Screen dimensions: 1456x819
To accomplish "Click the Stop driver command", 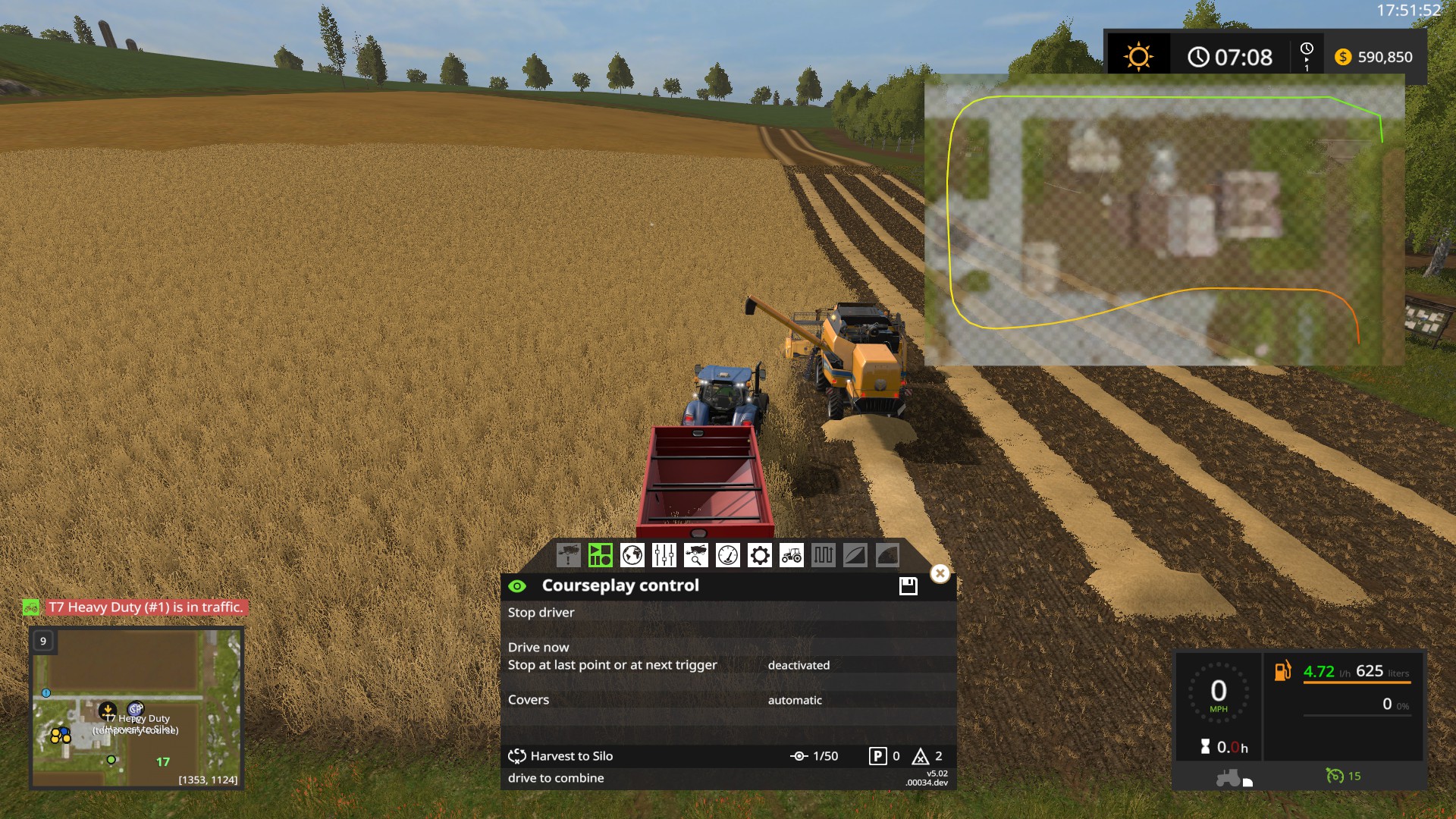I will [x=541, y=613].
